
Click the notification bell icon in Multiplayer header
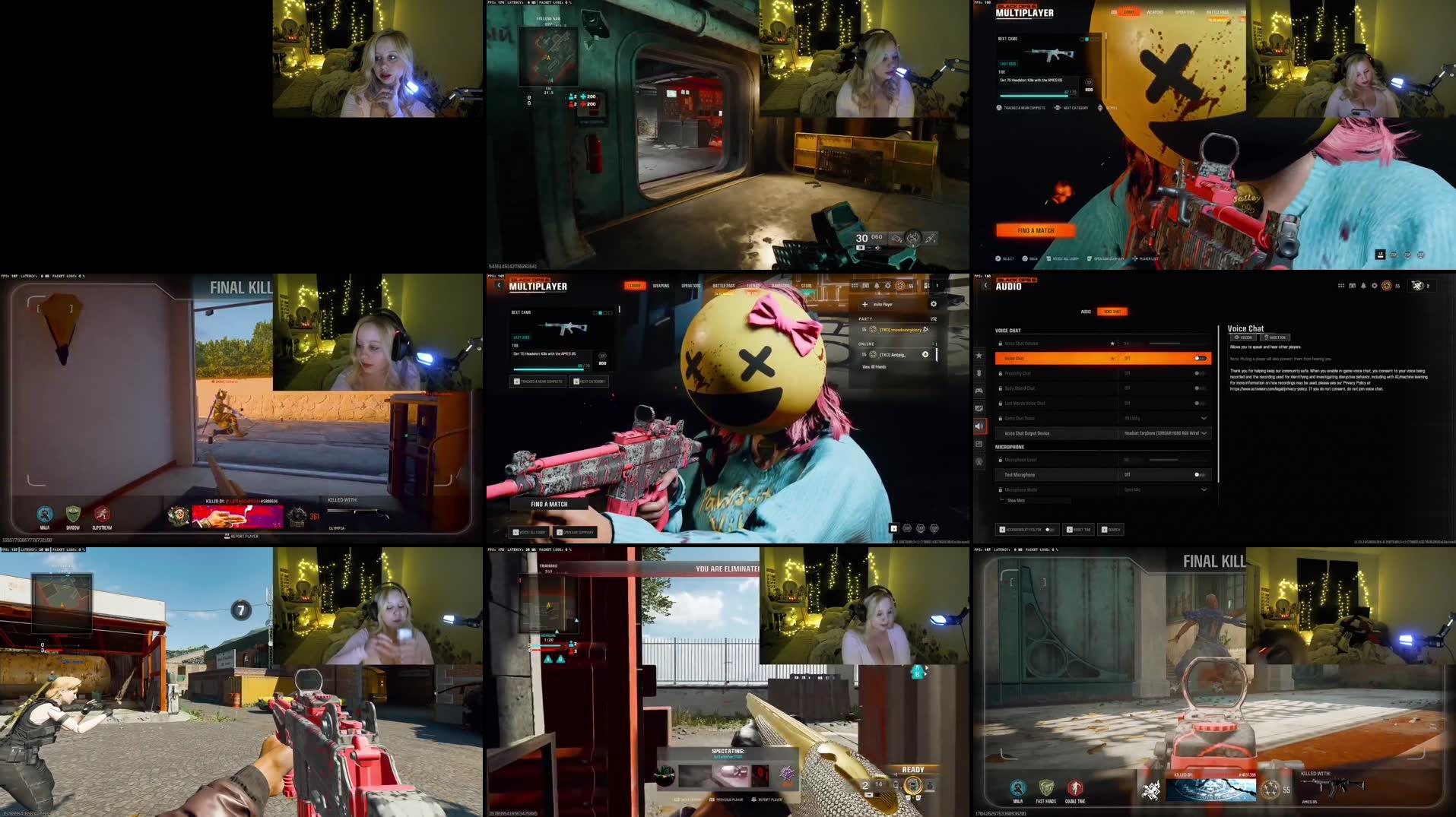877,286
